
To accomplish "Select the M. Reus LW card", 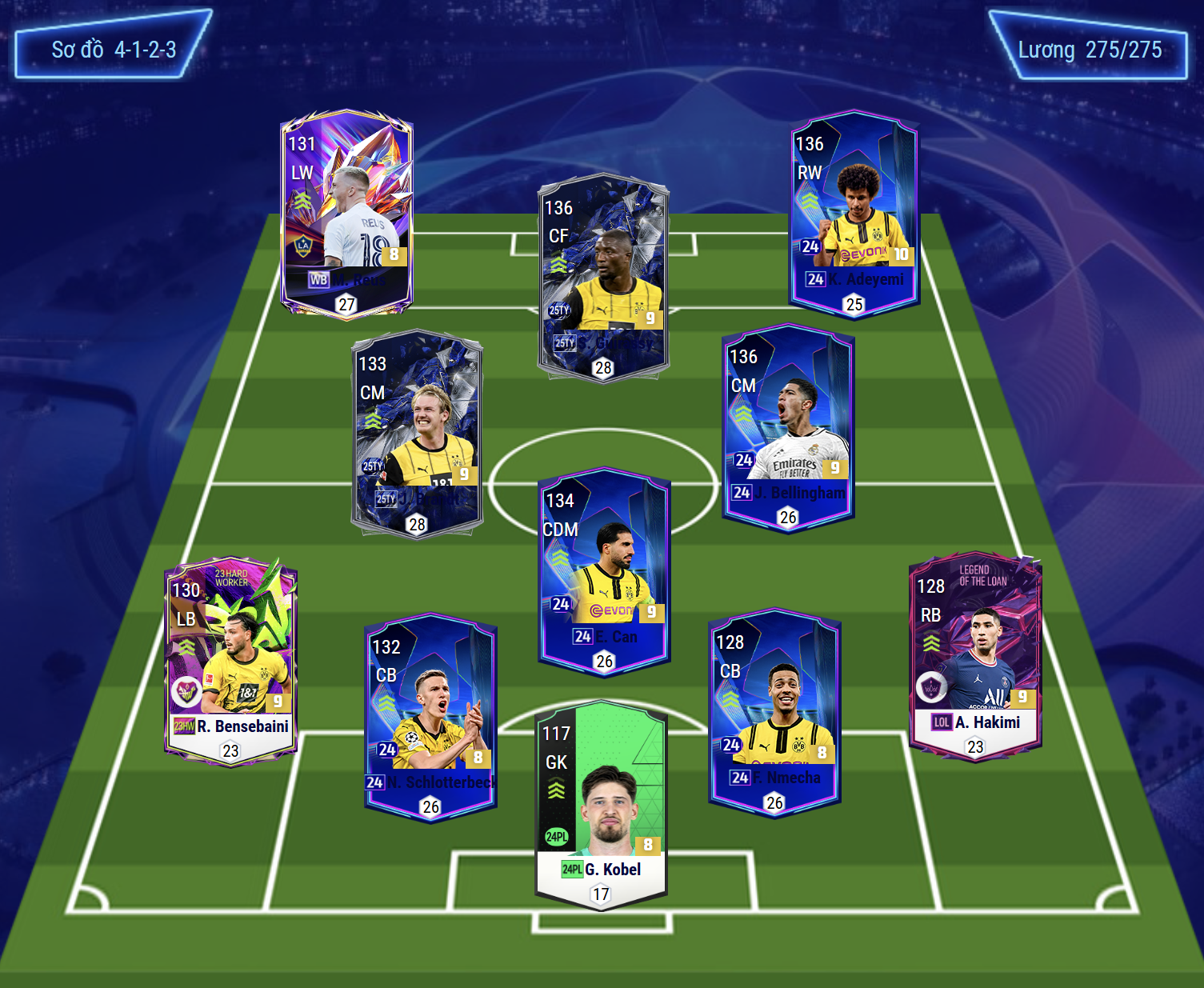I will pyautogui.click(x=346, y=214).
